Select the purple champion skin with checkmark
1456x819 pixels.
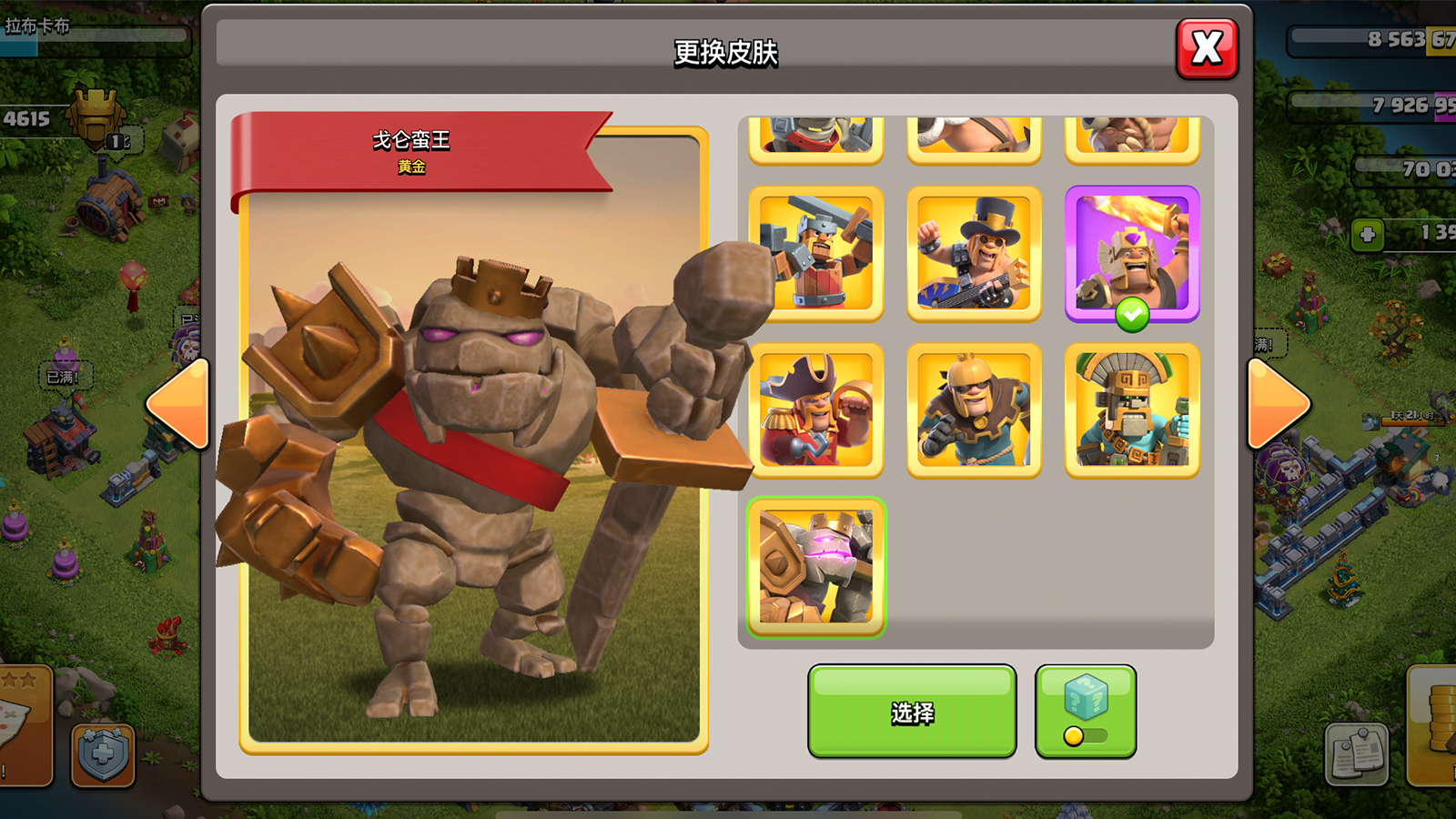1132,254
